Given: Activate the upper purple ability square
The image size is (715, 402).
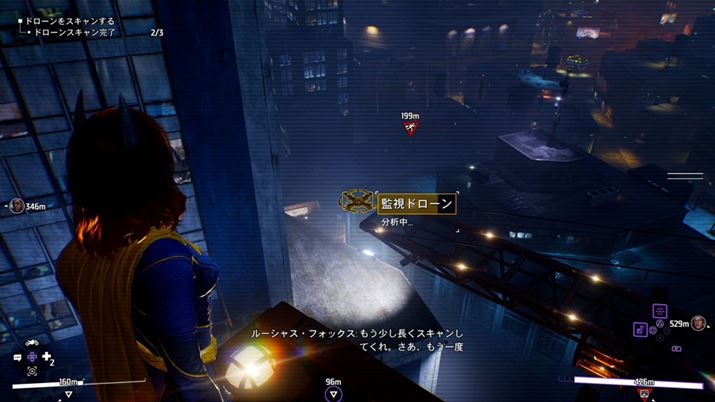Looking at the screenshot, I should coord(659,311).
